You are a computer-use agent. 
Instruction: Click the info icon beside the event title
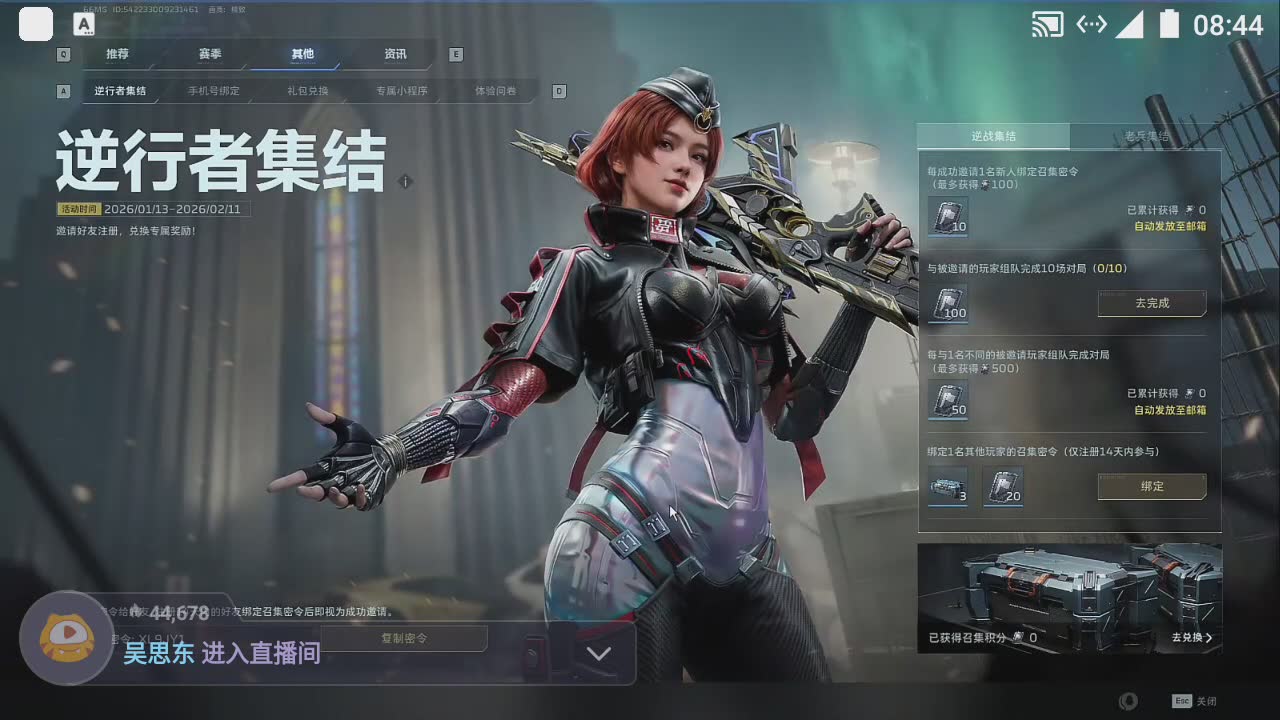pos(405,182)
